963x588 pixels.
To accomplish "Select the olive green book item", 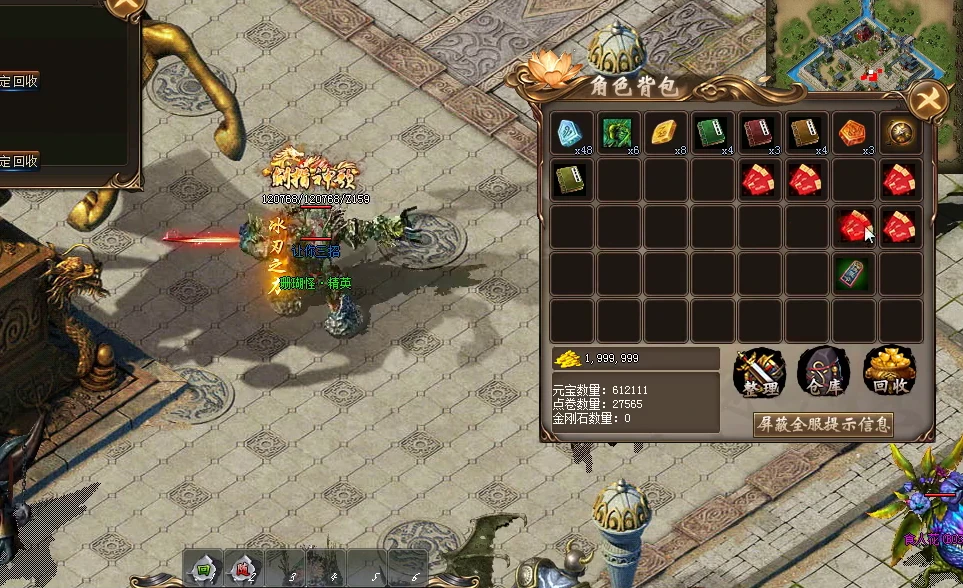I will (573, 180).
